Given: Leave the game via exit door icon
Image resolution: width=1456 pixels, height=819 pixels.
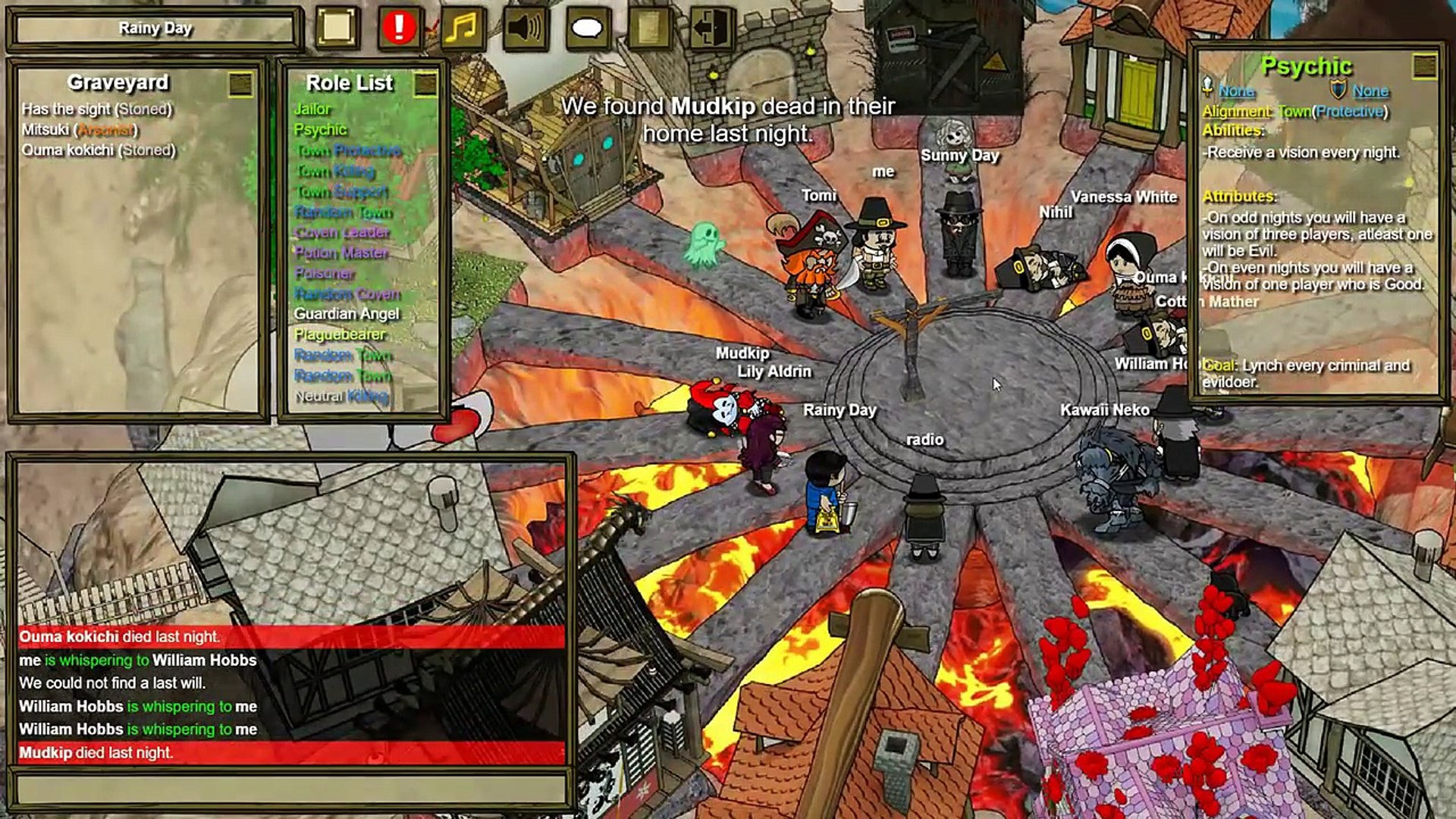Looking at the screenshot, I should (711, 28).
